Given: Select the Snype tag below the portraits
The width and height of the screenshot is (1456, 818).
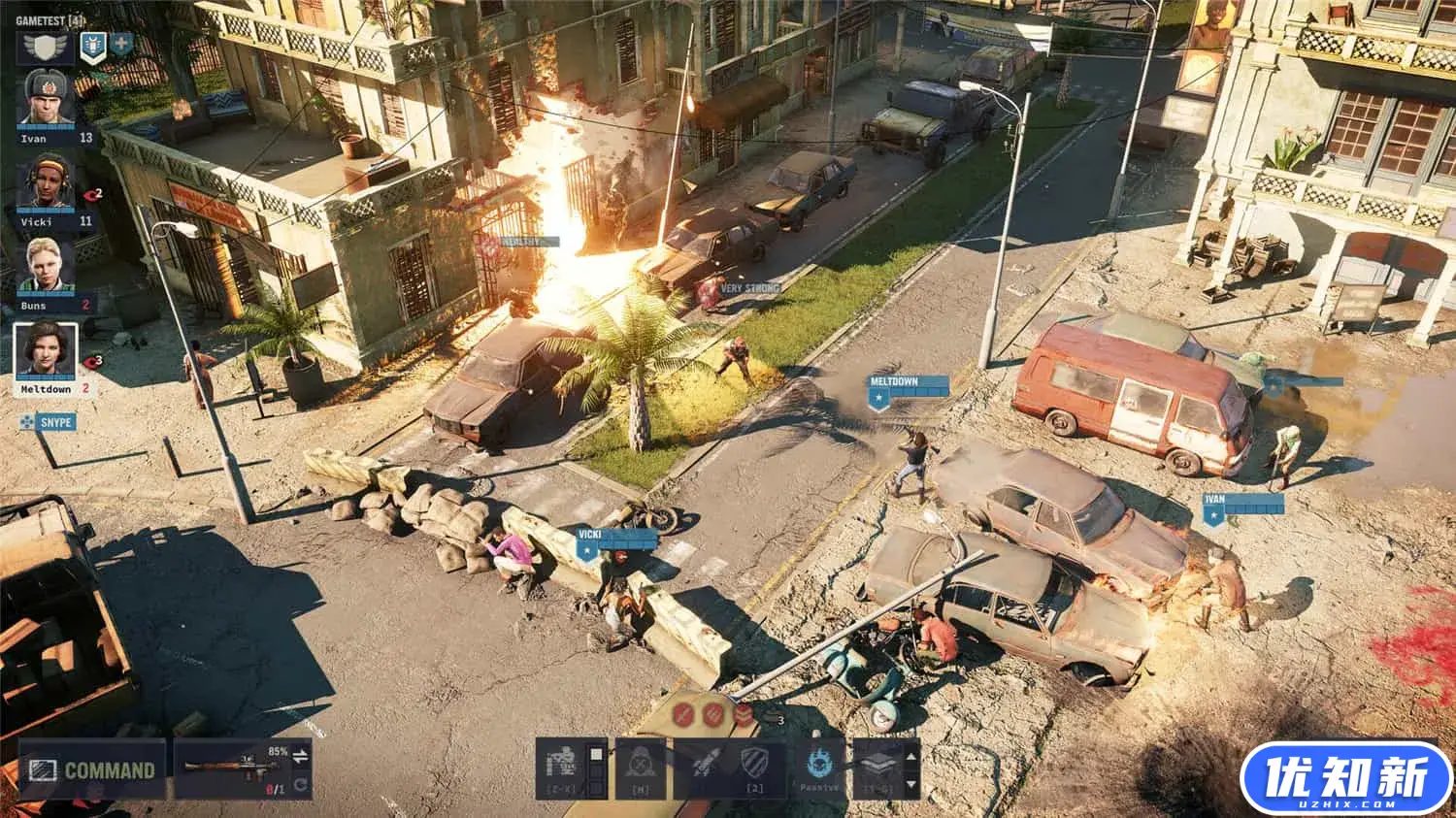Looking at the screenshot, I should 55,422.
